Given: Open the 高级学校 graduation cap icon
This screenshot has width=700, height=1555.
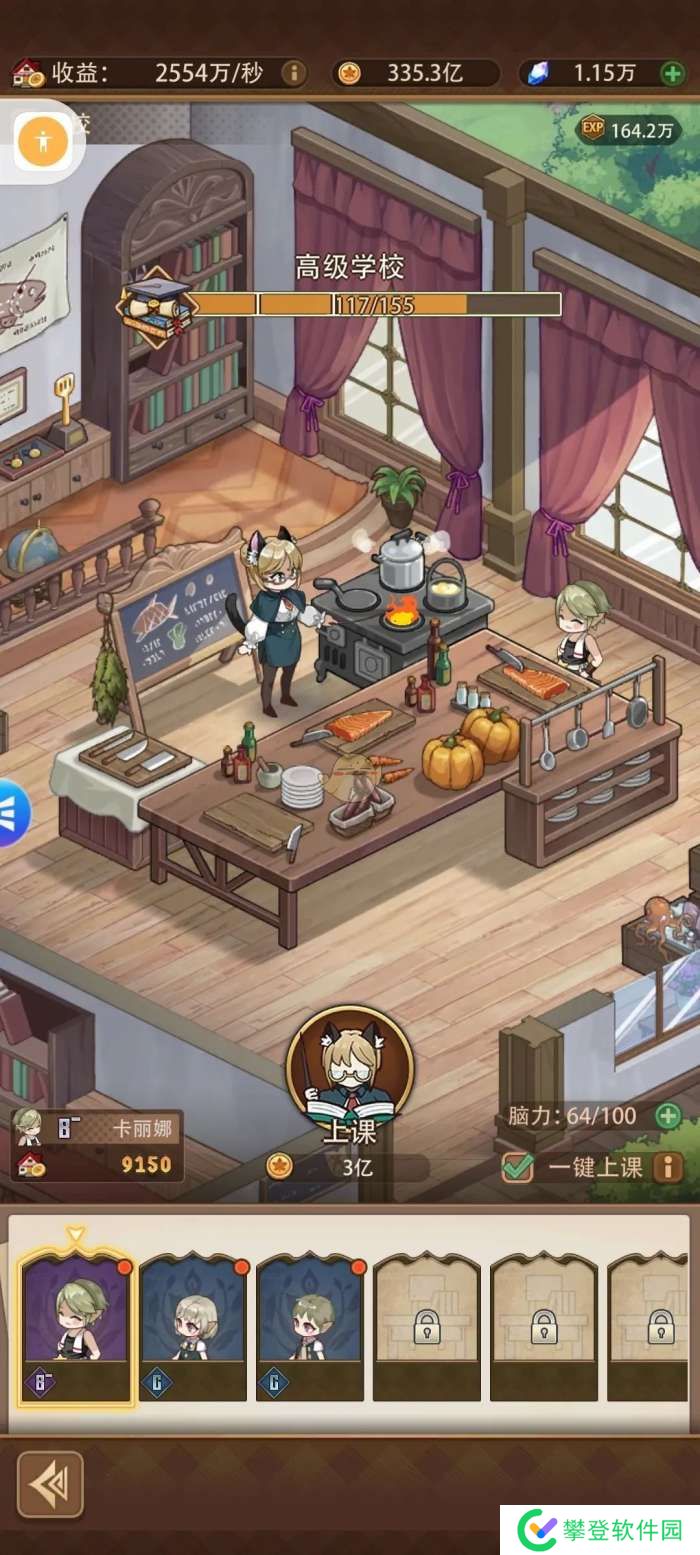Looking at the screenshot, I should [x=155, y=304].
